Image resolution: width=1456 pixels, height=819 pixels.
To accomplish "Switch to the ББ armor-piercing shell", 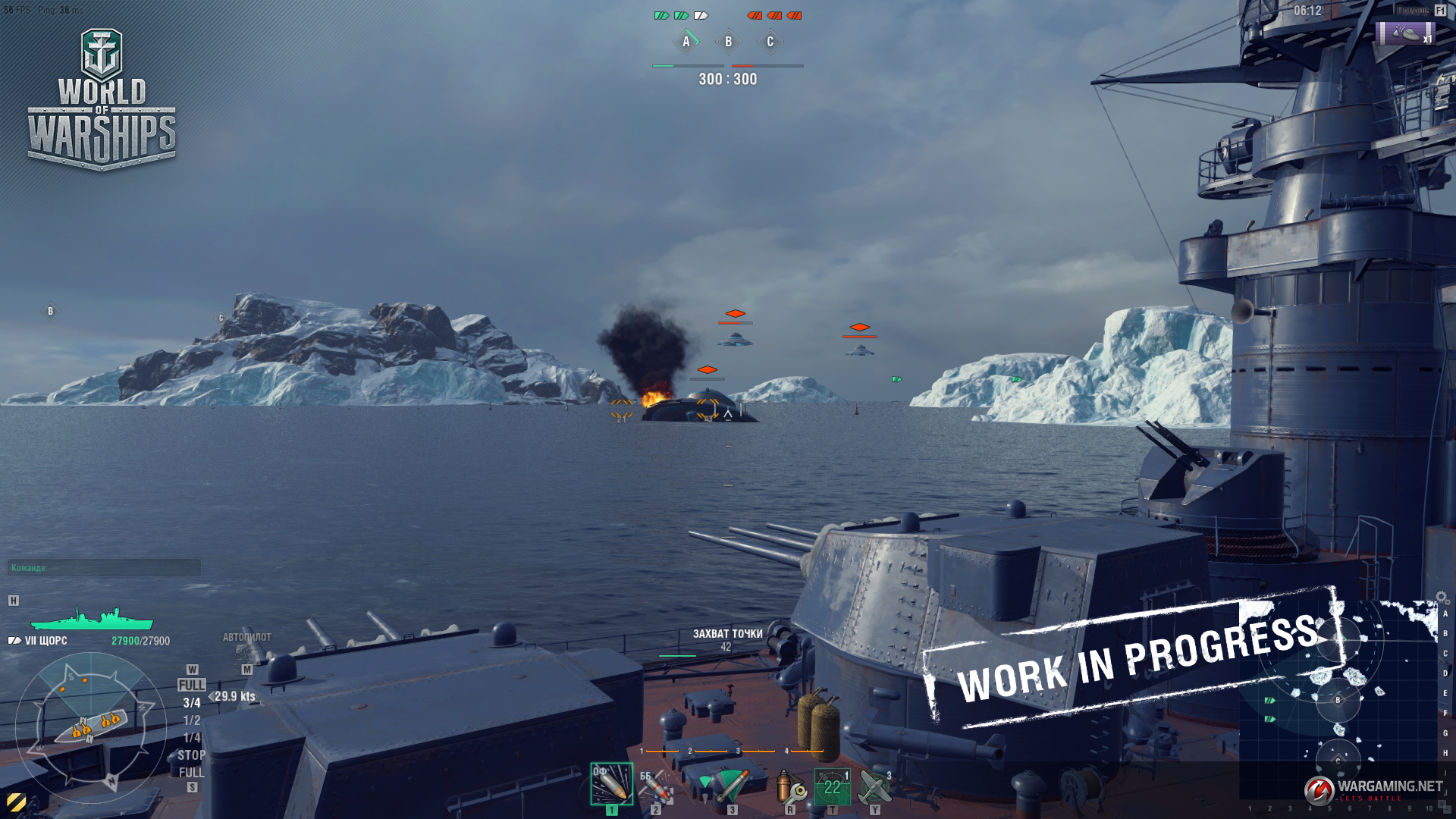I will tap(655, 786).
